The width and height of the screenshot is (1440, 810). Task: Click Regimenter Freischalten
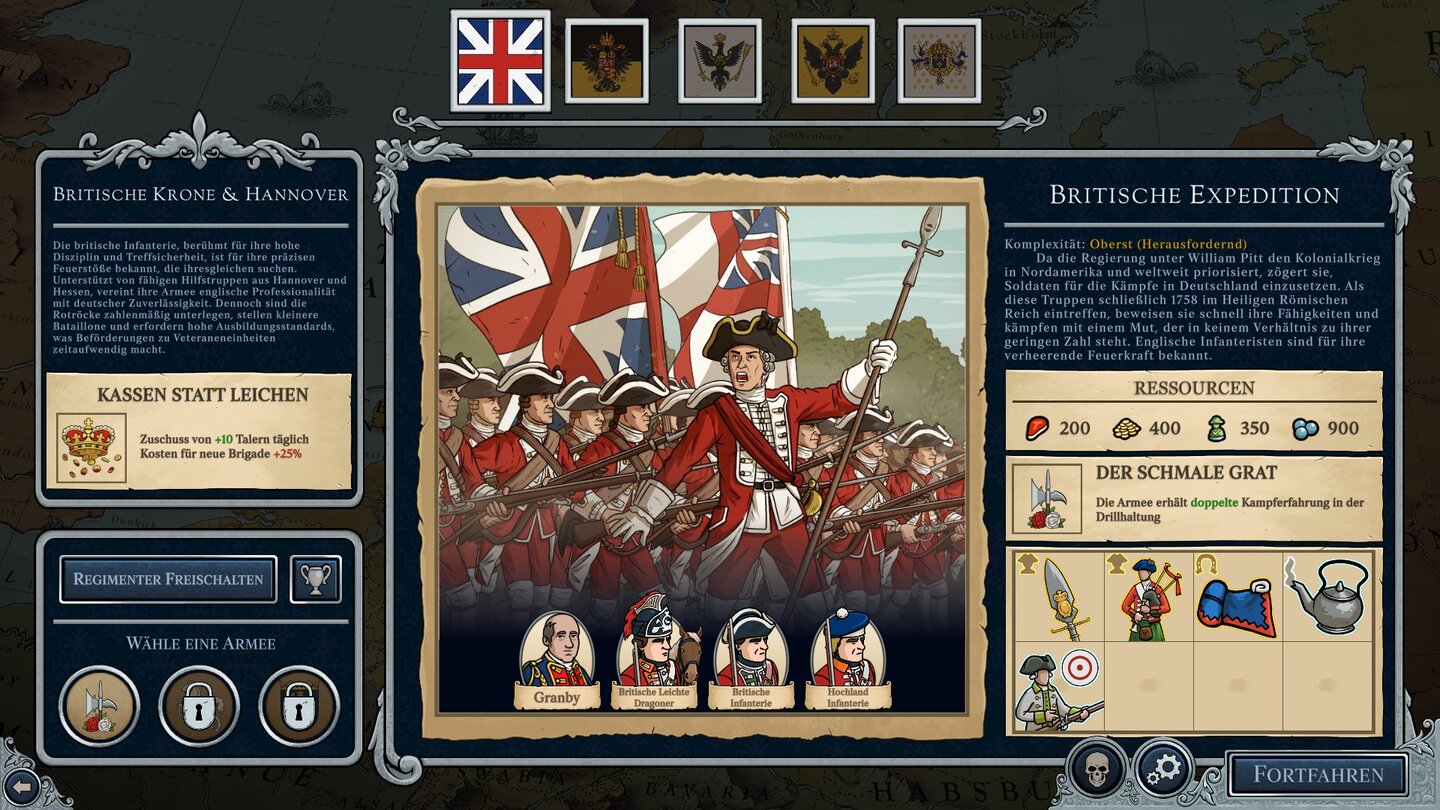(x=169, y=579)
